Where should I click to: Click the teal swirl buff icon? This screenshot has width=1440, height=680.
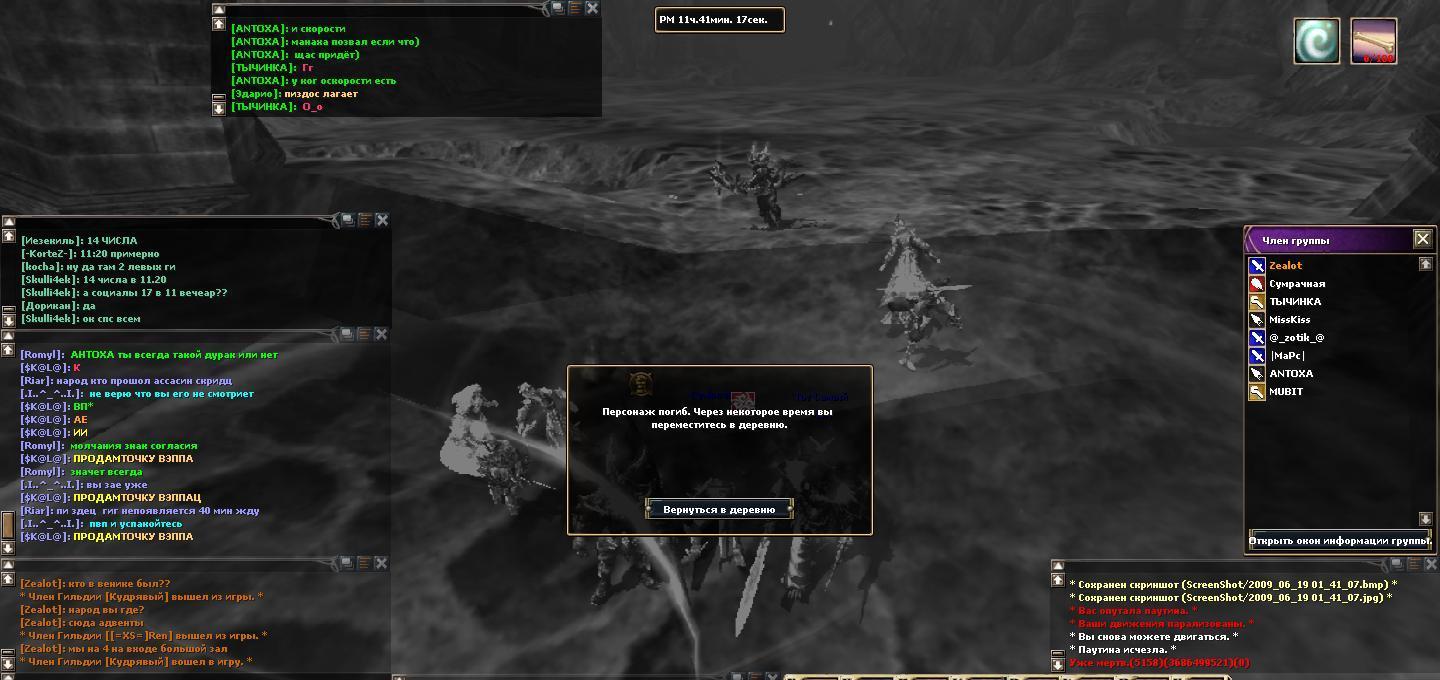[1317, 41]
